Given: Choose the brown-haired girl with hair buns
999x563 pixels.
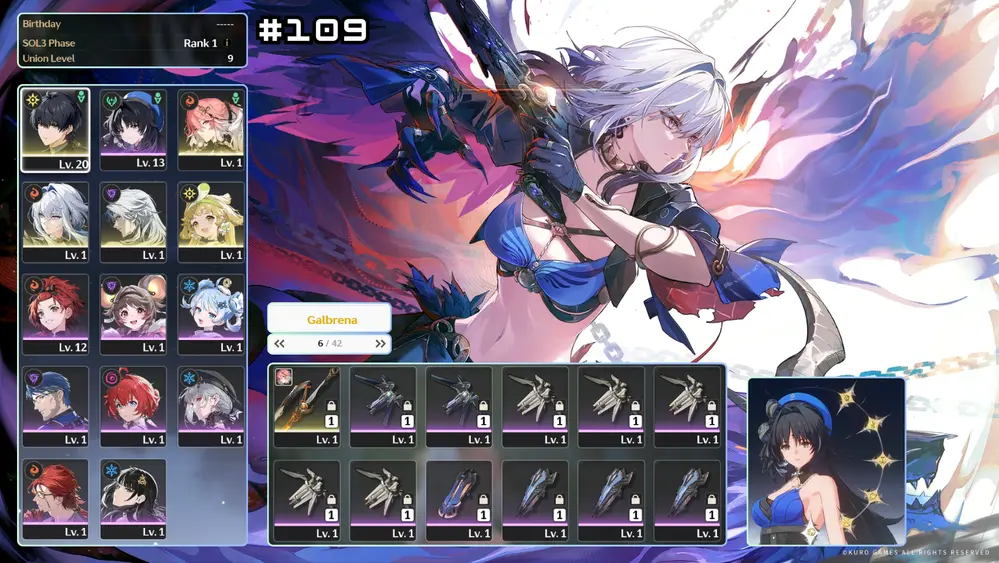Looking at the screenshot, I should pyautogui.click(x=133, y=314).
